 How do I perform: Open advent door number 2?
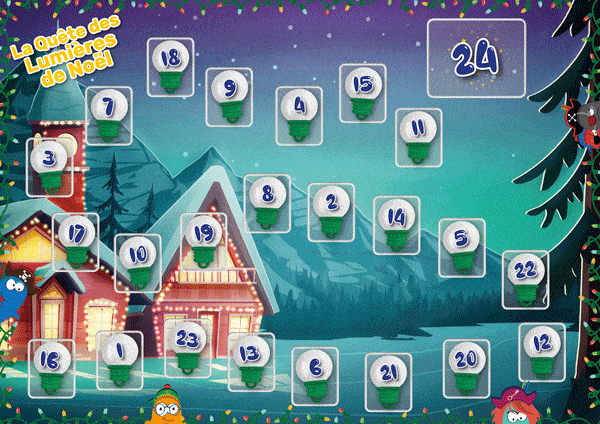(x=331, y=211)
